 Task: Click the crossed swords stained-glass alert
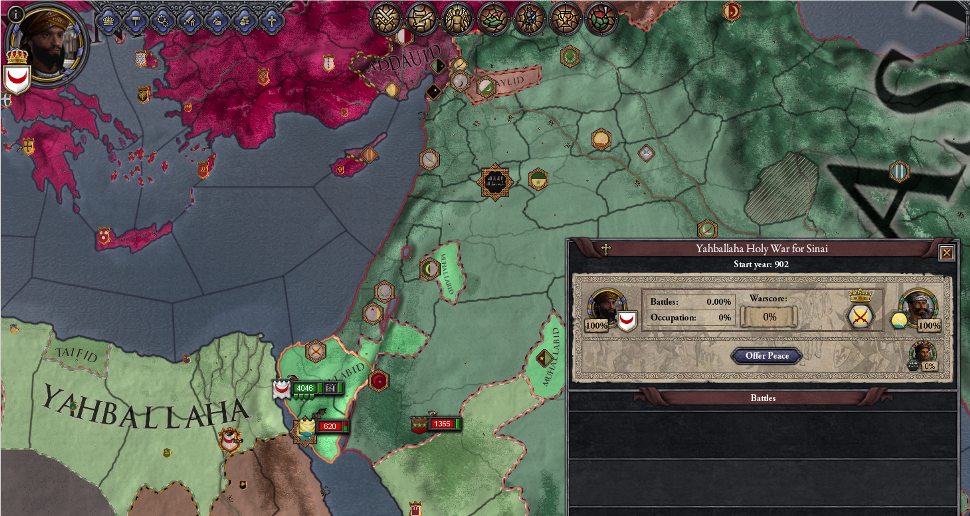tap(386, 17)
